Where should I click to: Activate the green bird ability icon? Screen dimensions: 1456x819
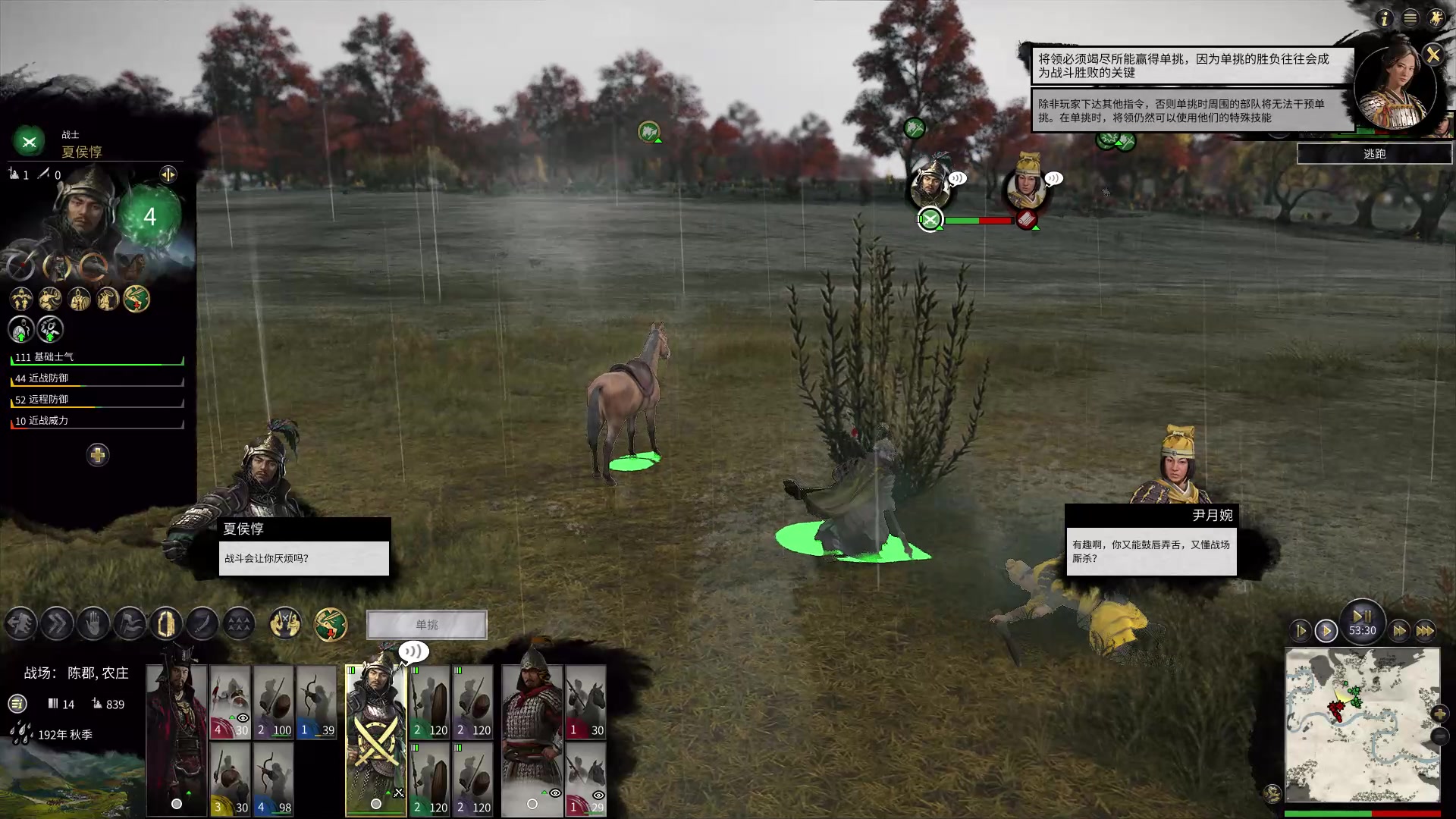(x=331, y=625)
